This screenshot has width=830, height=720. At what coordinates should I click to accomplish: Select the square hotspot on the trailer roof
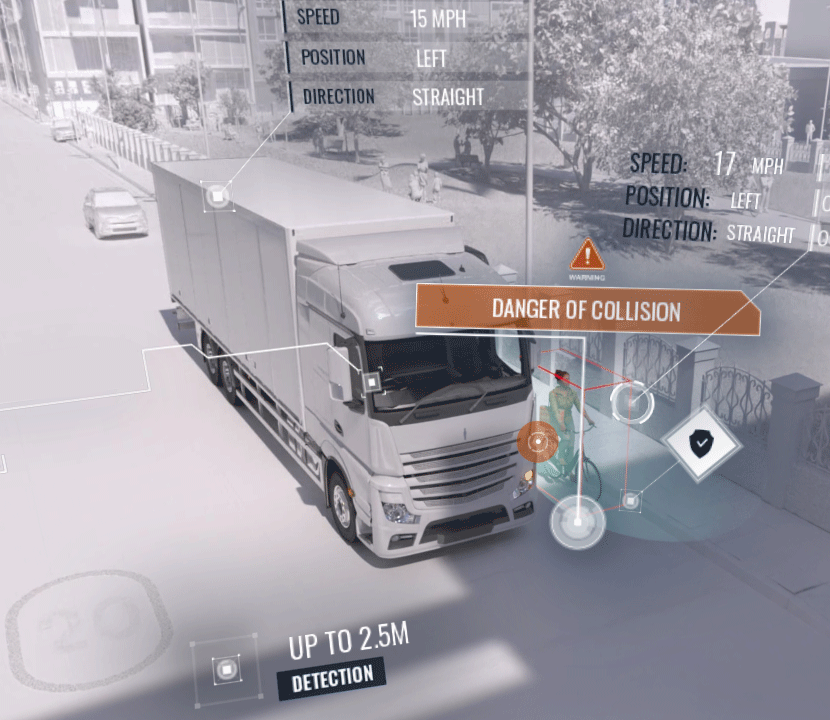tap(218, 196)
